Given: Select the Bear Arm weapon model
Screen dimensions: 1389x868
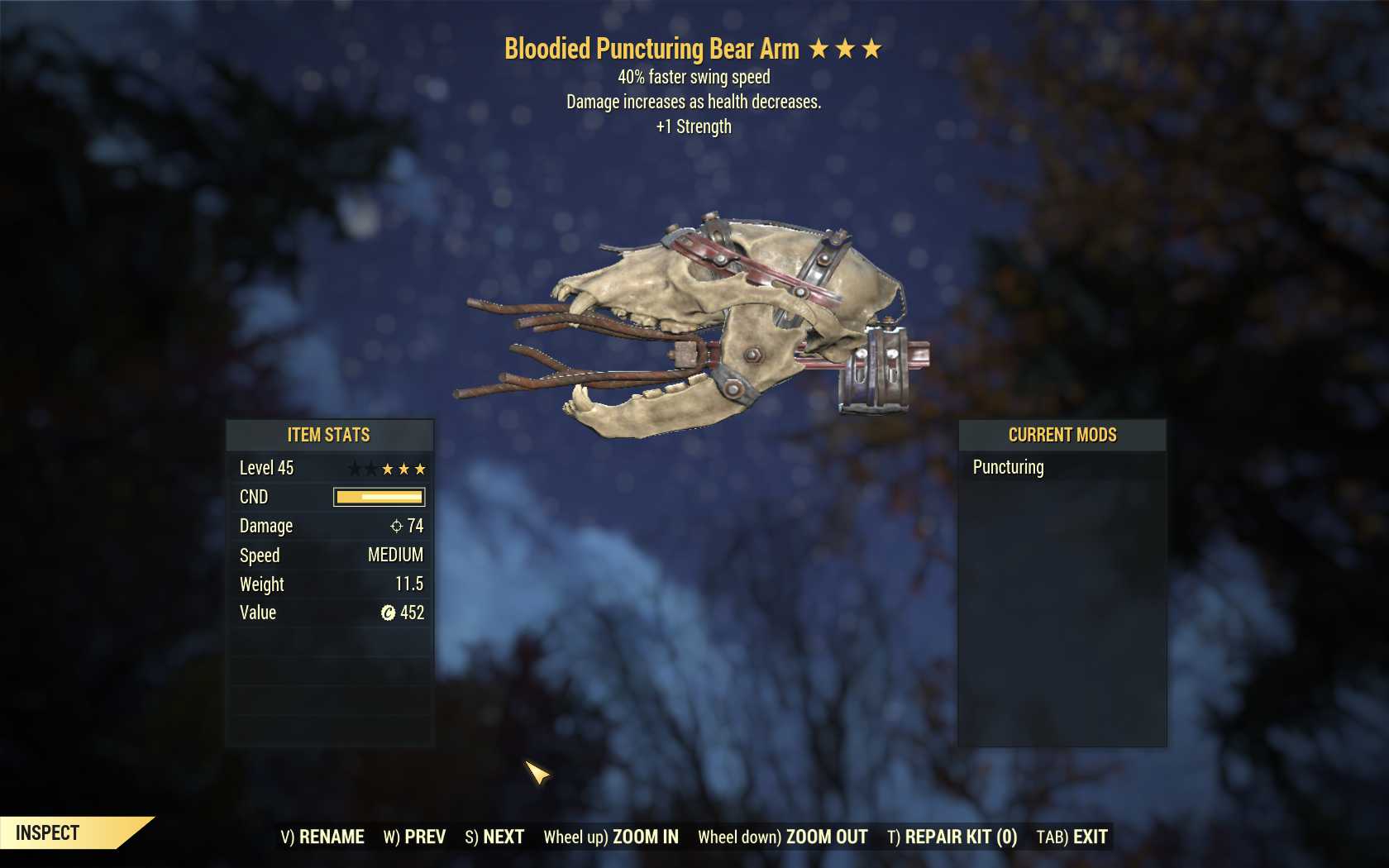Looking at the screenshot, I should coord(728,322).
